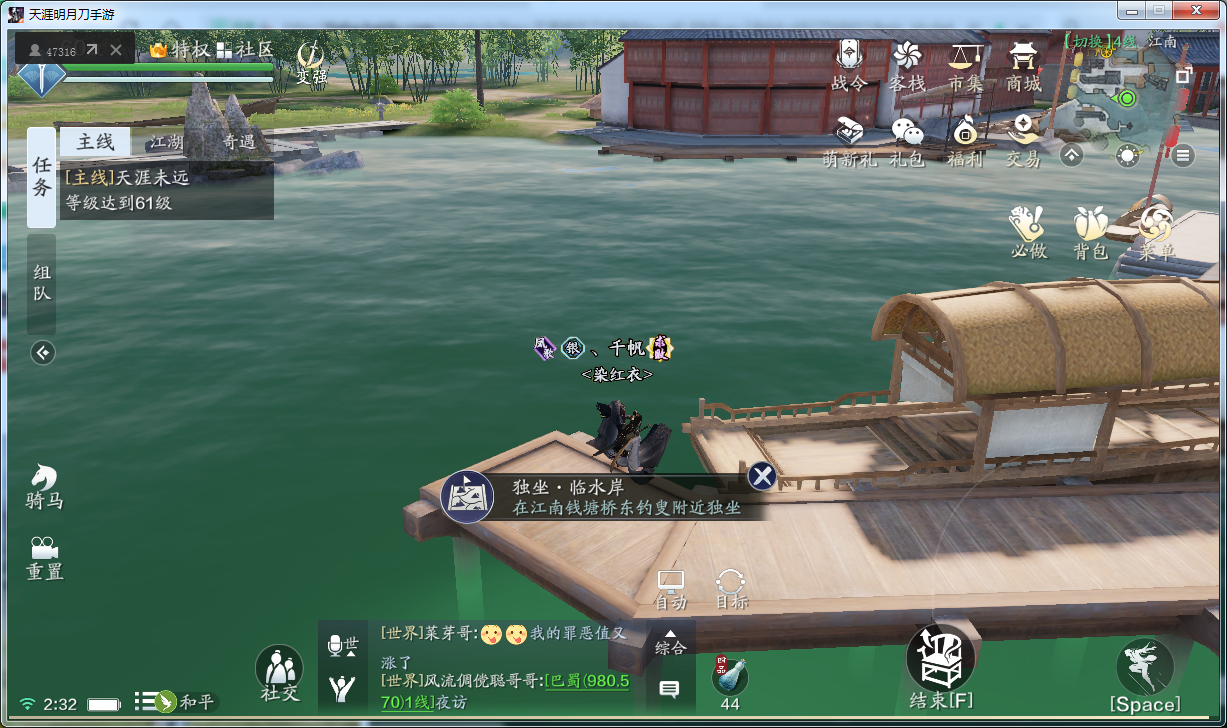Switch to the 江湖 quest tab
The image size is (1227, 728).
(167, 142)
